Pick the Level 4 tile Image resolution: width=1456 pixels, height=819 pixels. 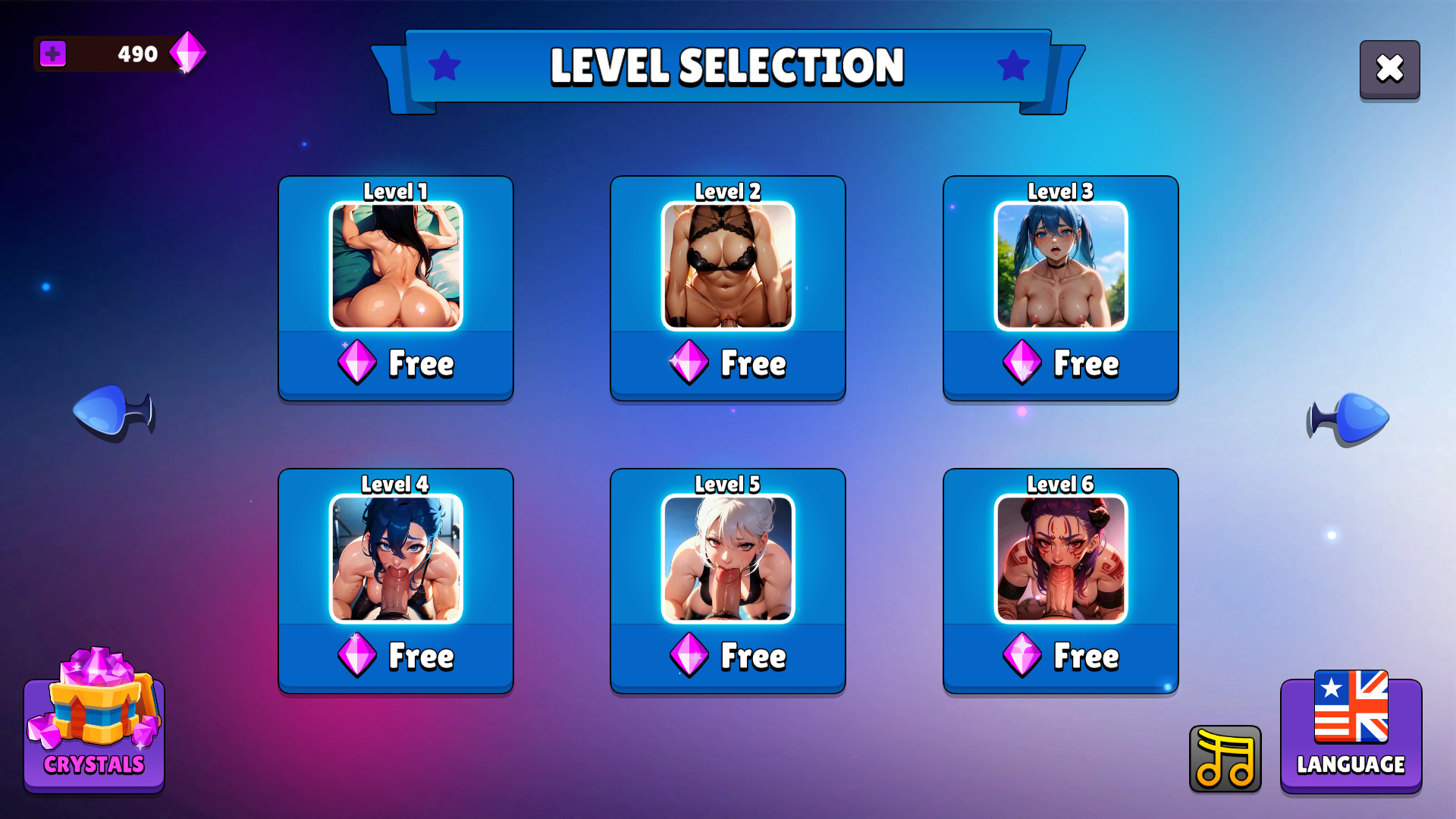[x=395, y=581]
